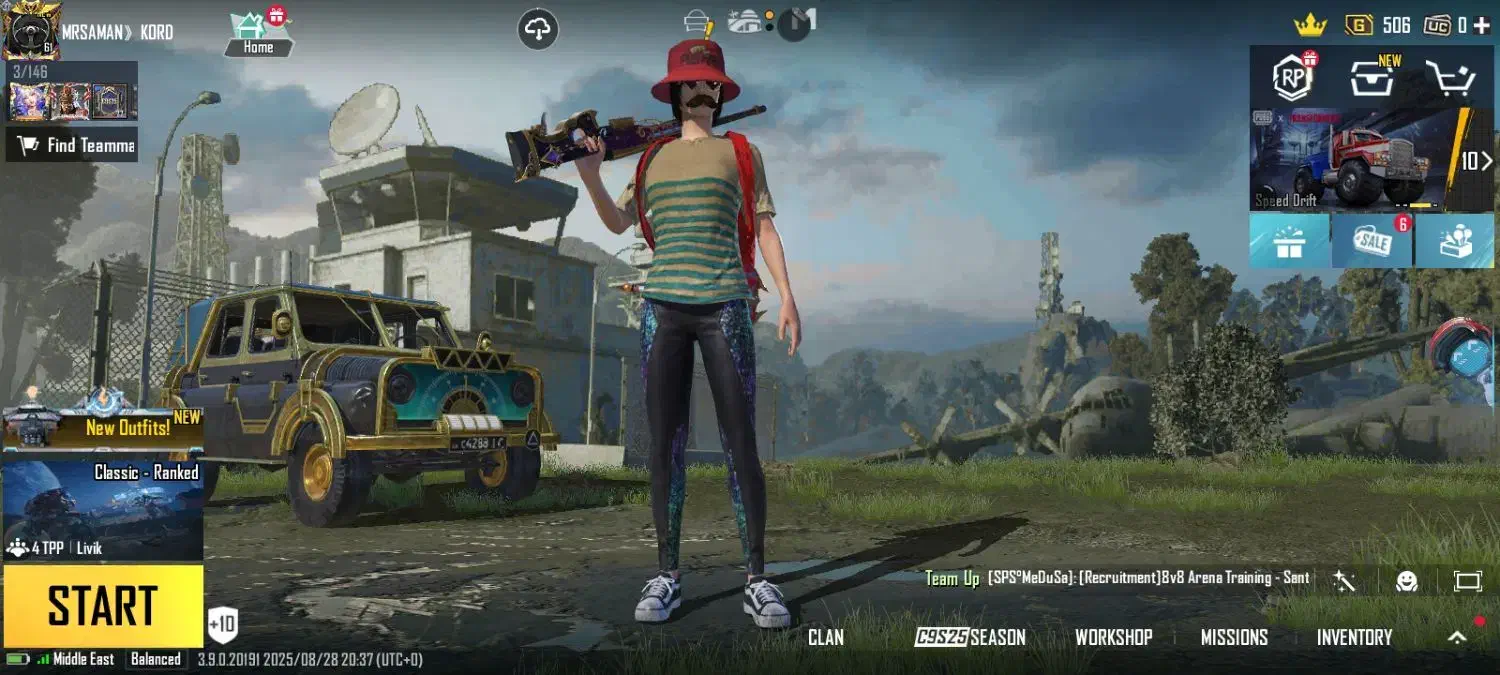Open the C9S25 SEASON menu
1500x675 pixels.
point(970,637)
